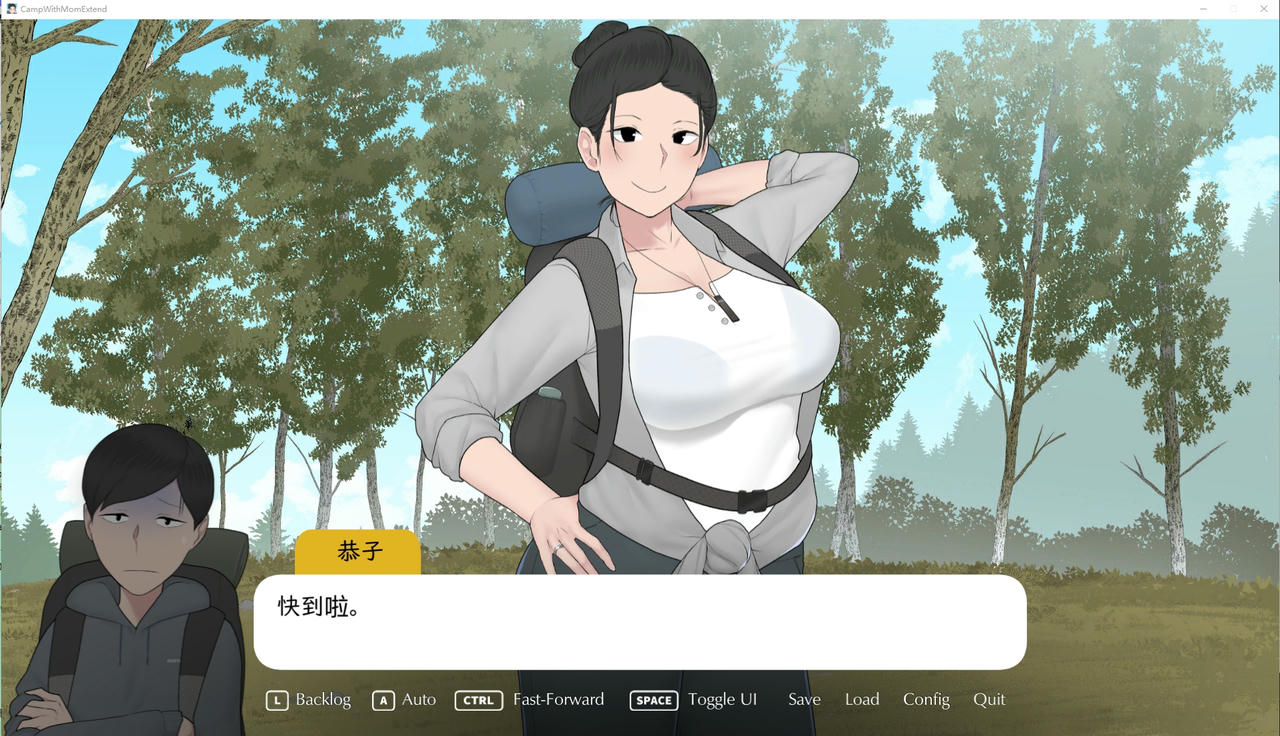Open the Config settings
The image size is (1280, 736).
click(x=926, y=699)
